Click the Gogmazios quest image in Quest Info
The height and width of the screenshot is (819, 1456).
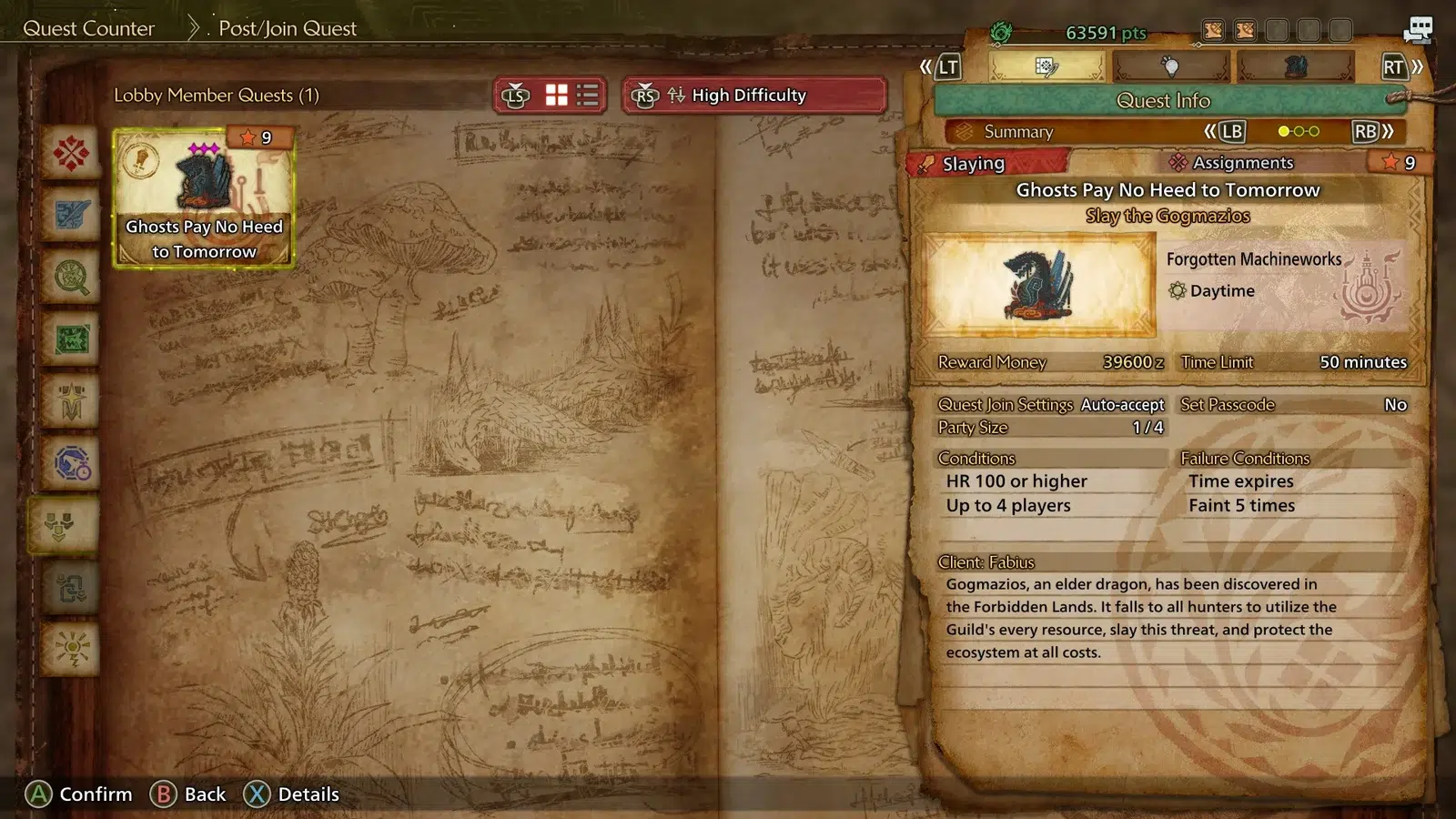(1039, 285)
